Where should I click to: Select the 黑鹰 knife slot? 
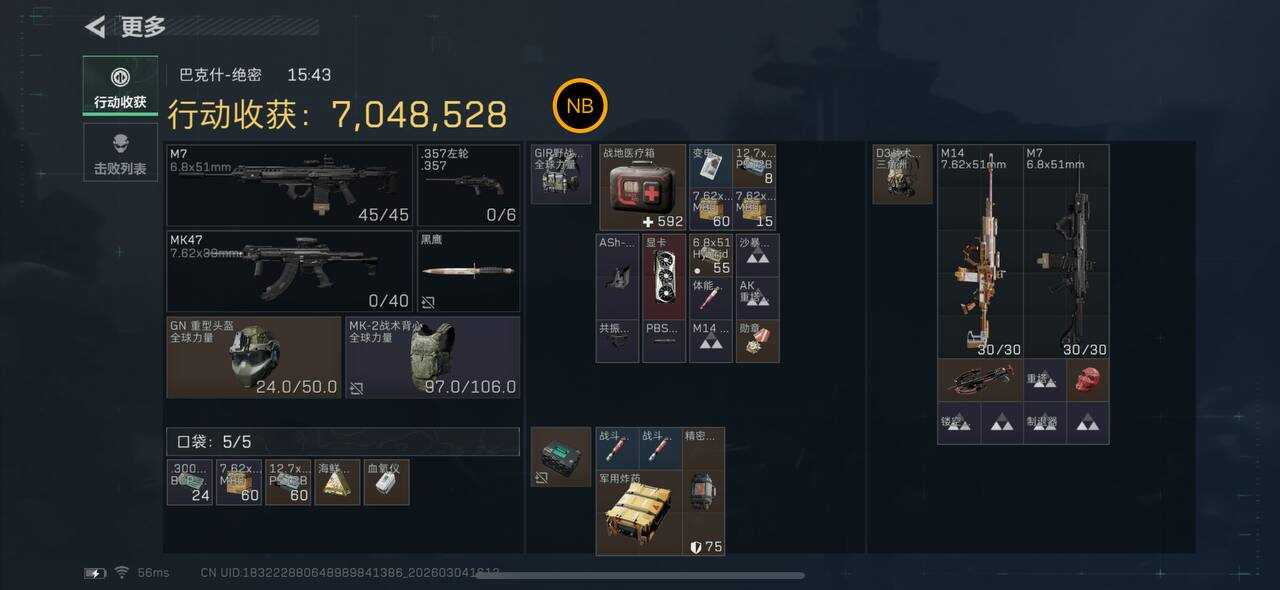tap(469, 271)
